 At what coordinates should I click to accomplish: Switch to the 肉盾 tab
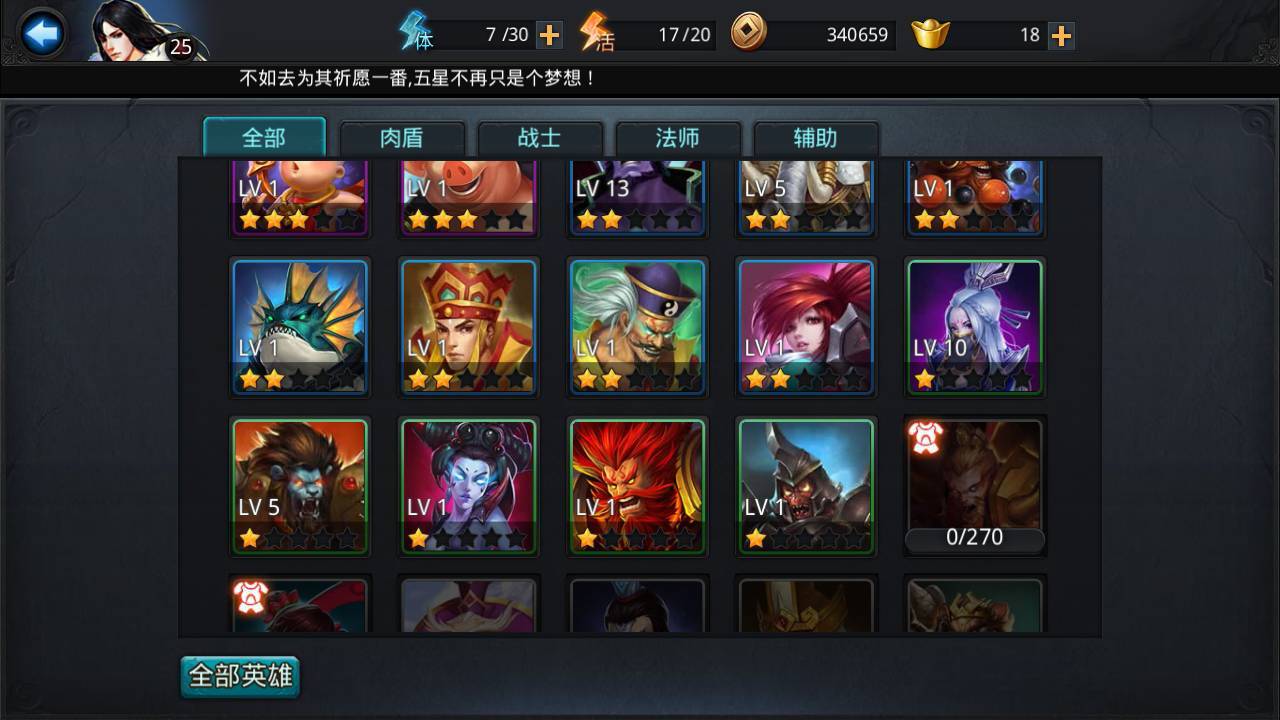pyautogui.click(x=404, y=138)
